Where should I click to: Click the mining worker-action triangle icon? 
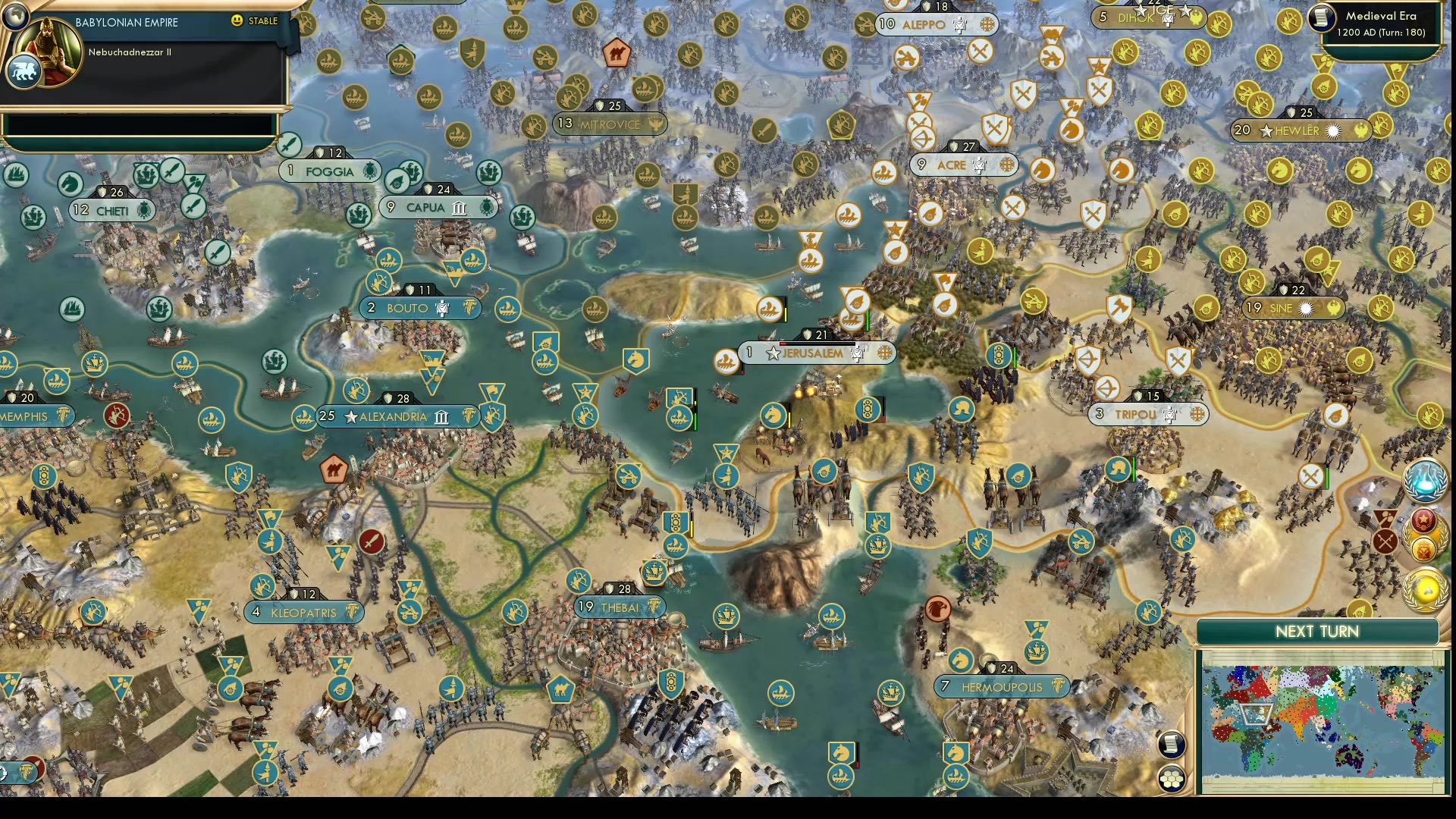point(1385,516)
